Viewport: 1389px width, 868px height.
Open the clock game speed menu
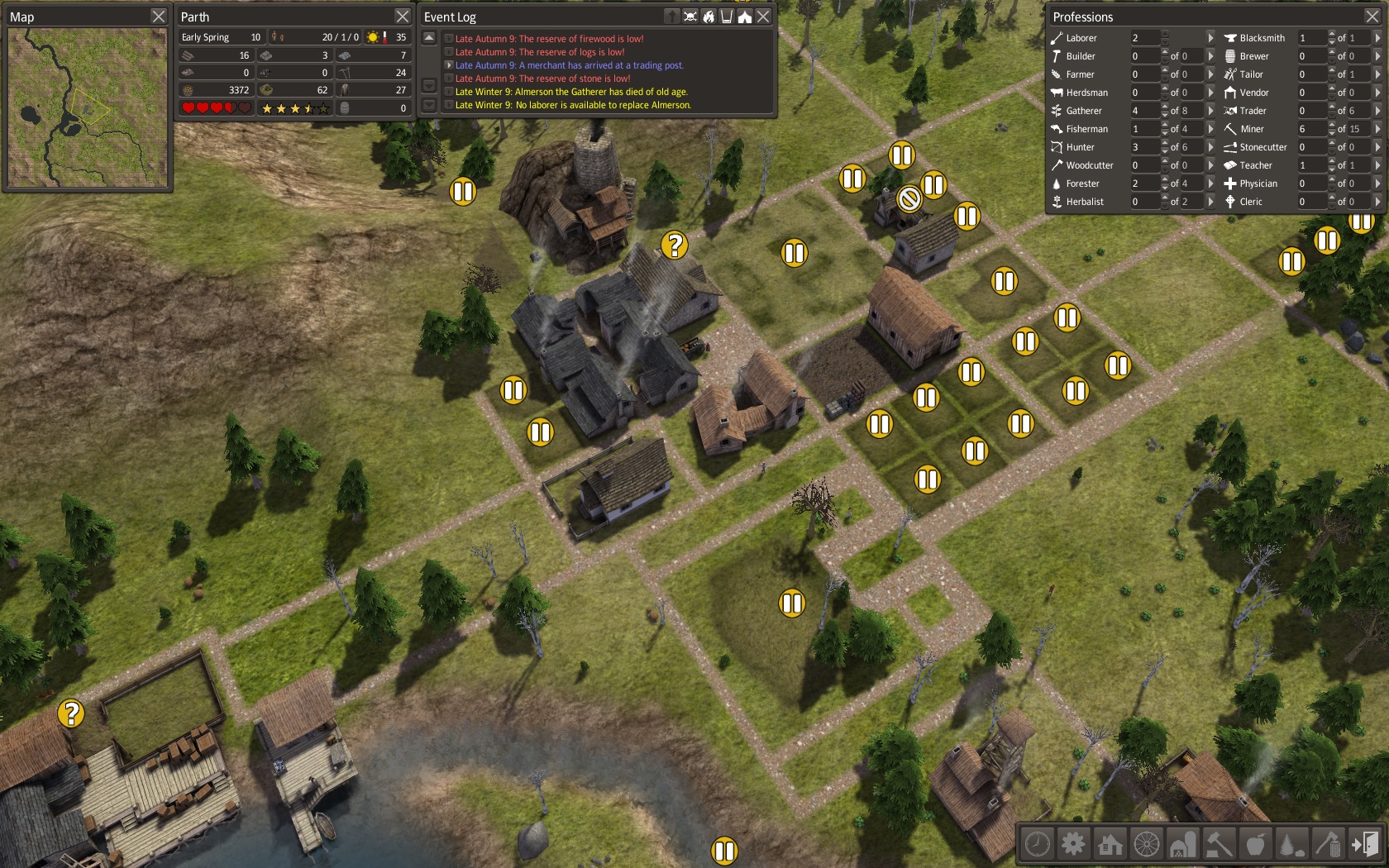tap(1038, 844)
